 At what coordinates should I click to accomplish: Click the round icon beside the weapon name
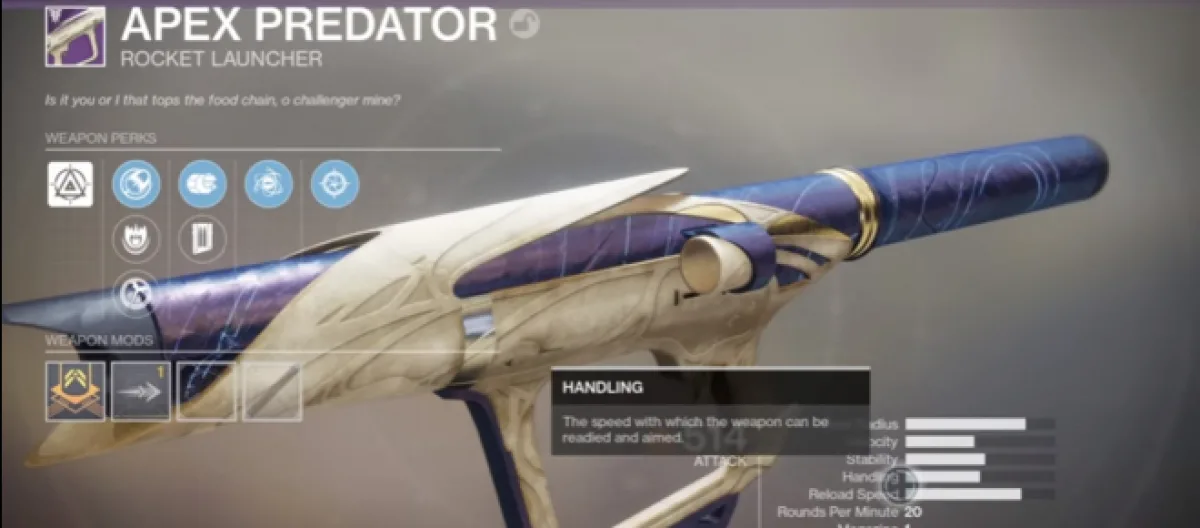[x=524, y=25]
